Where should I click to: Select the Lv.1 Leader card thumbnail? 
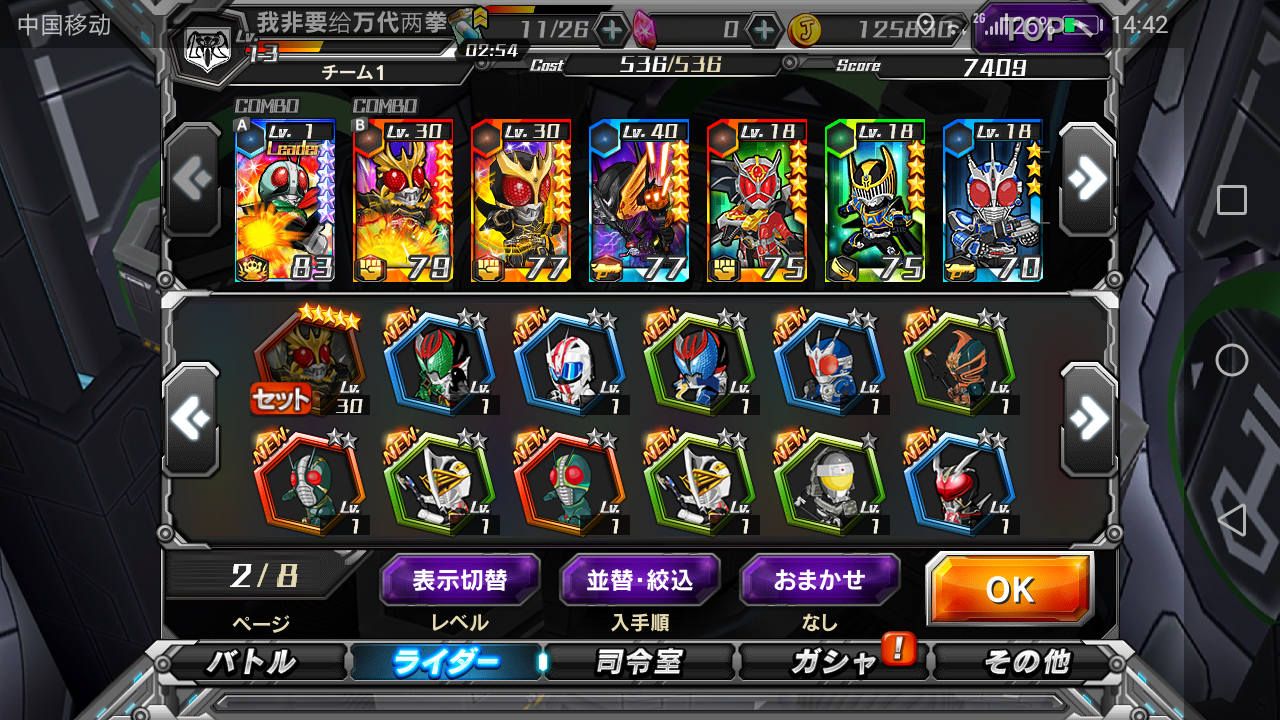pos(285,197)
